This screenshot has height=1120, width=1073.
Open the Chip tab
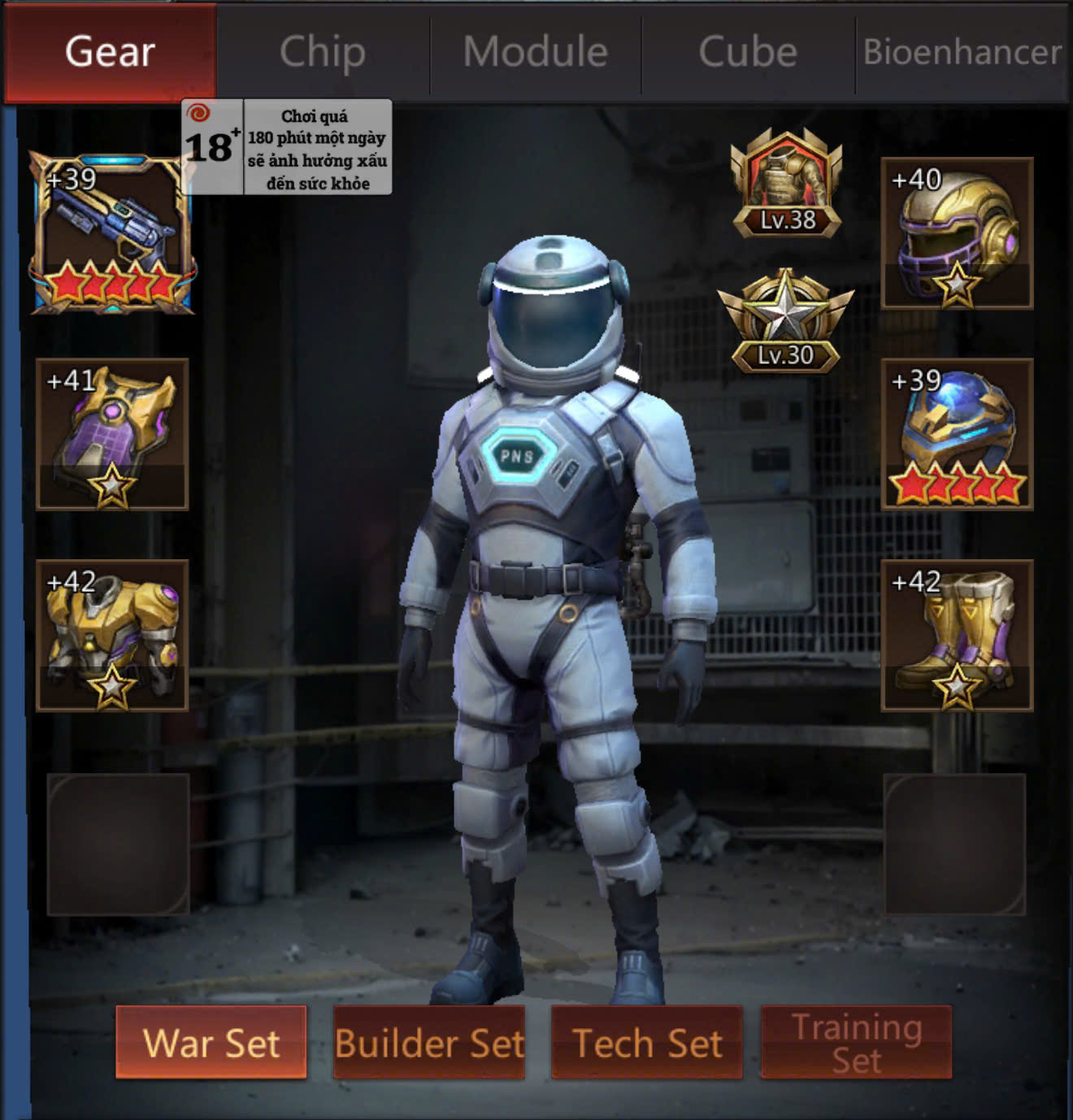coord(323,53)
